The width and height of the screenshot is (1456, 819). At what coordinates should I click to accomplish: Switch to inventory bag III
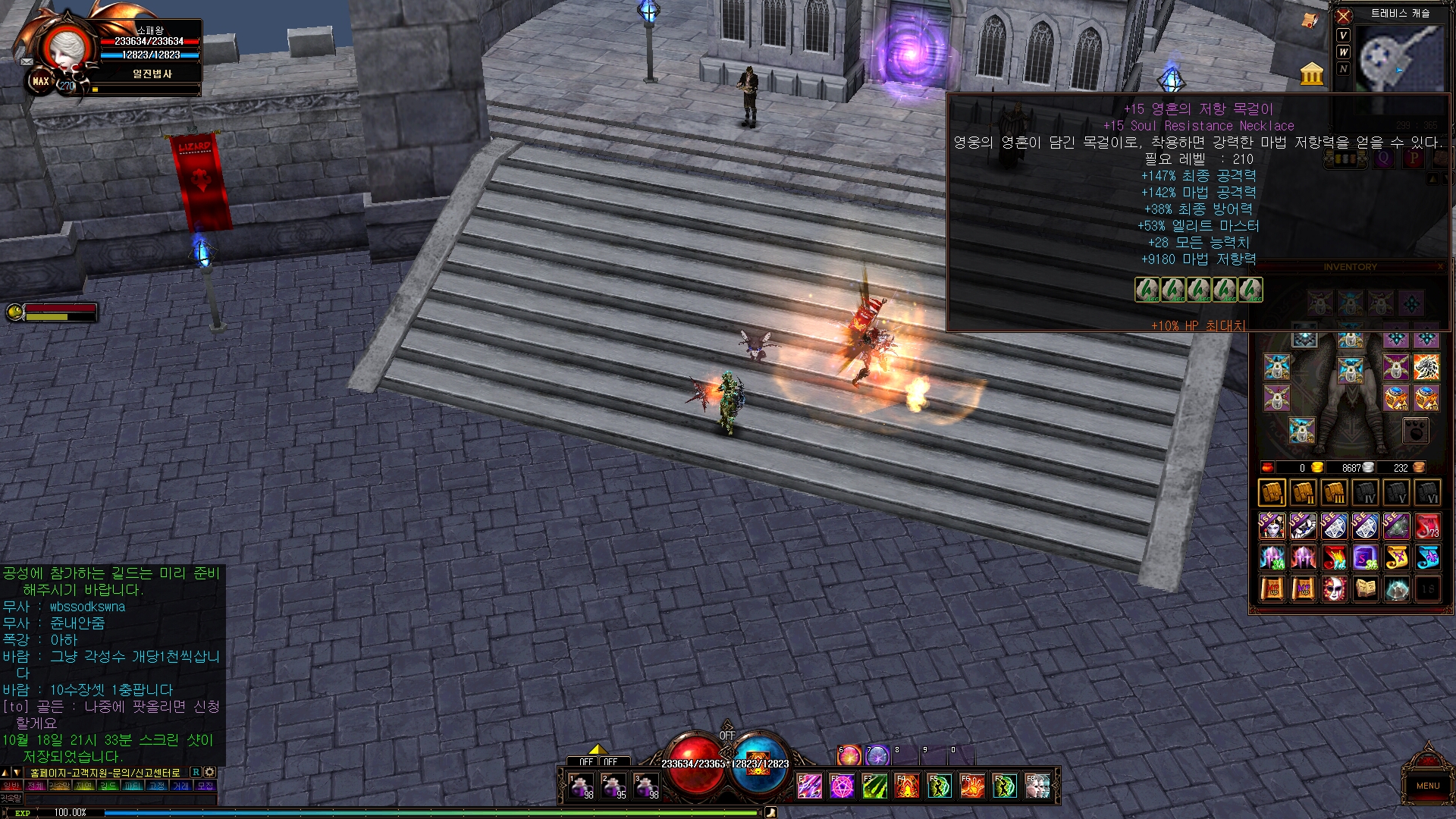(x=1334, y=493)
